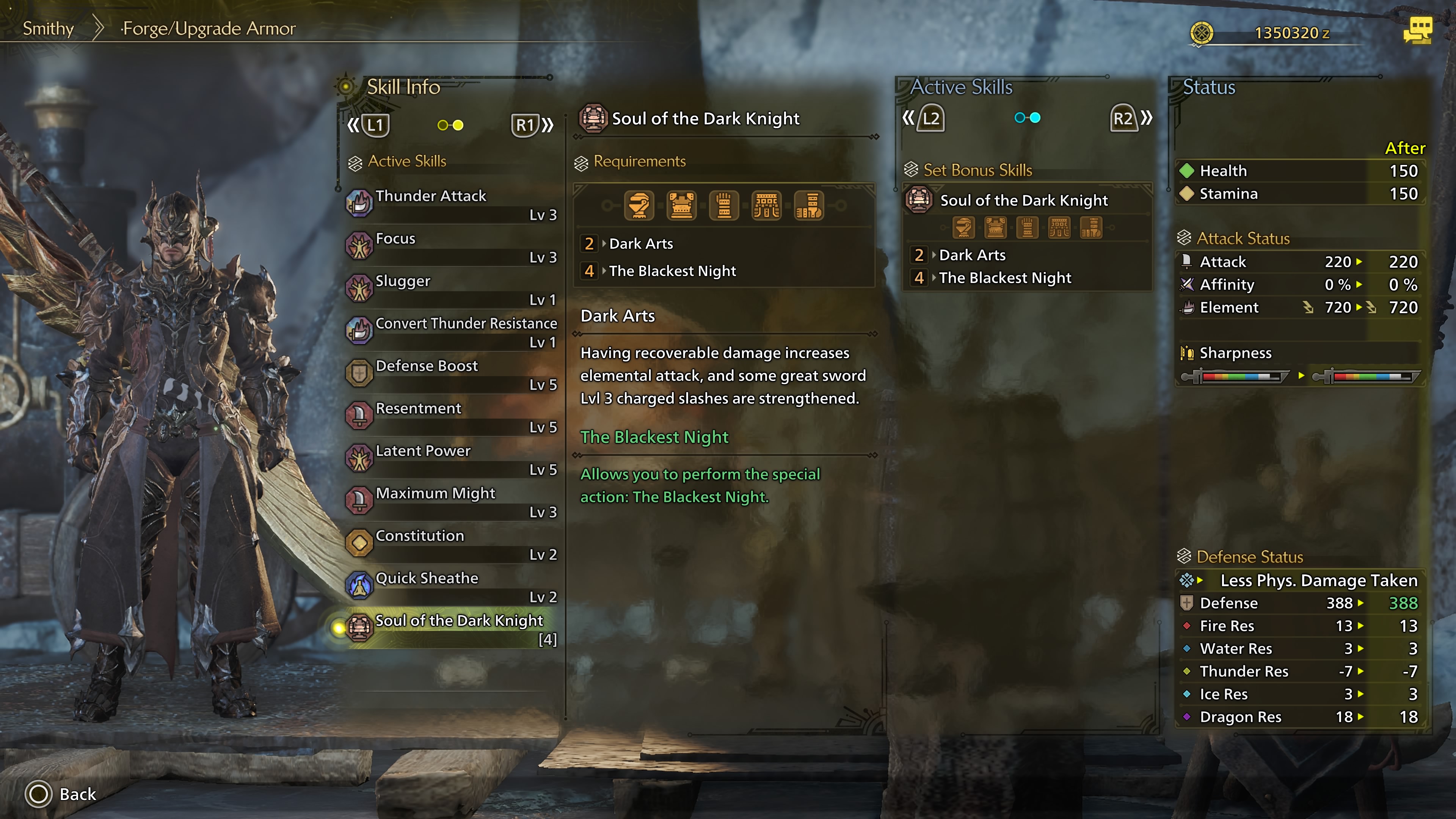1456x819 pixels.
Task: Select Convert Thunder Resistance skill
Action: 452,332
